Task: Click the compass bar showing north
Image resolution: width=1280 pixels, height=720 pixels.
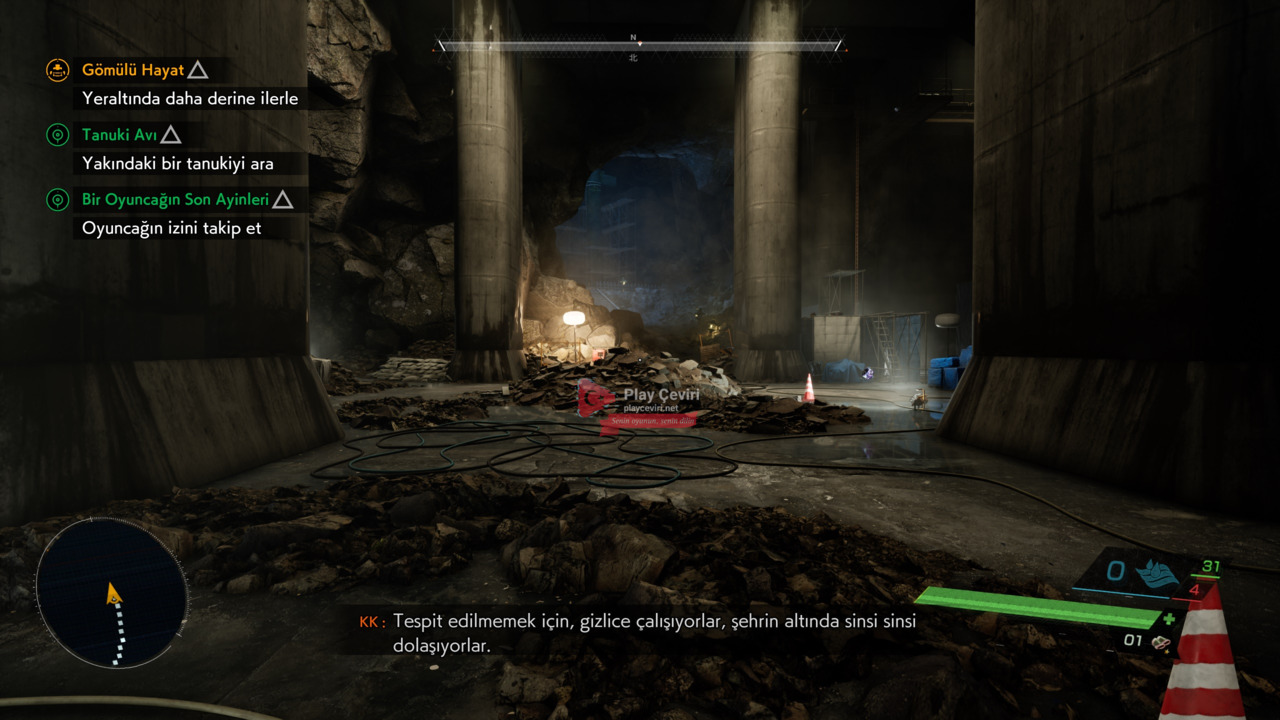Action: [640, 45]
